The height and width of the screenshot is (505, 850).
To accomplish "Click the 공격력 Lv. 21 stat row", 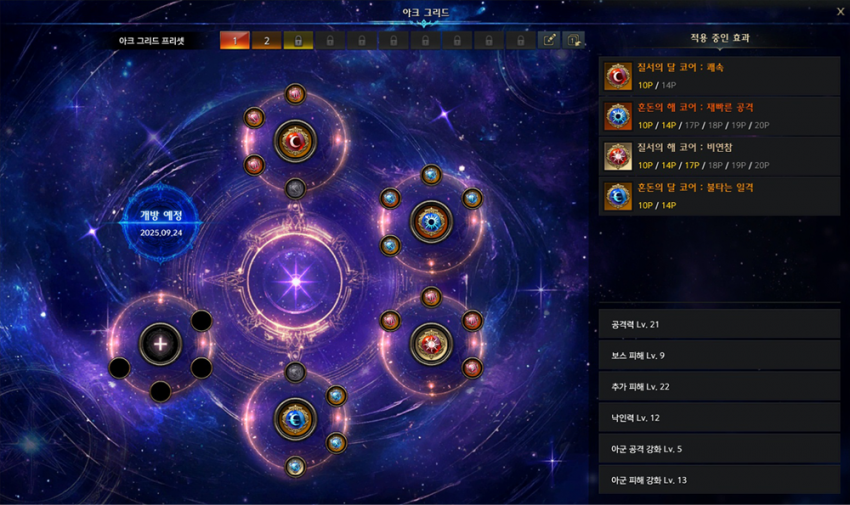I will click(x=719, y=324).
